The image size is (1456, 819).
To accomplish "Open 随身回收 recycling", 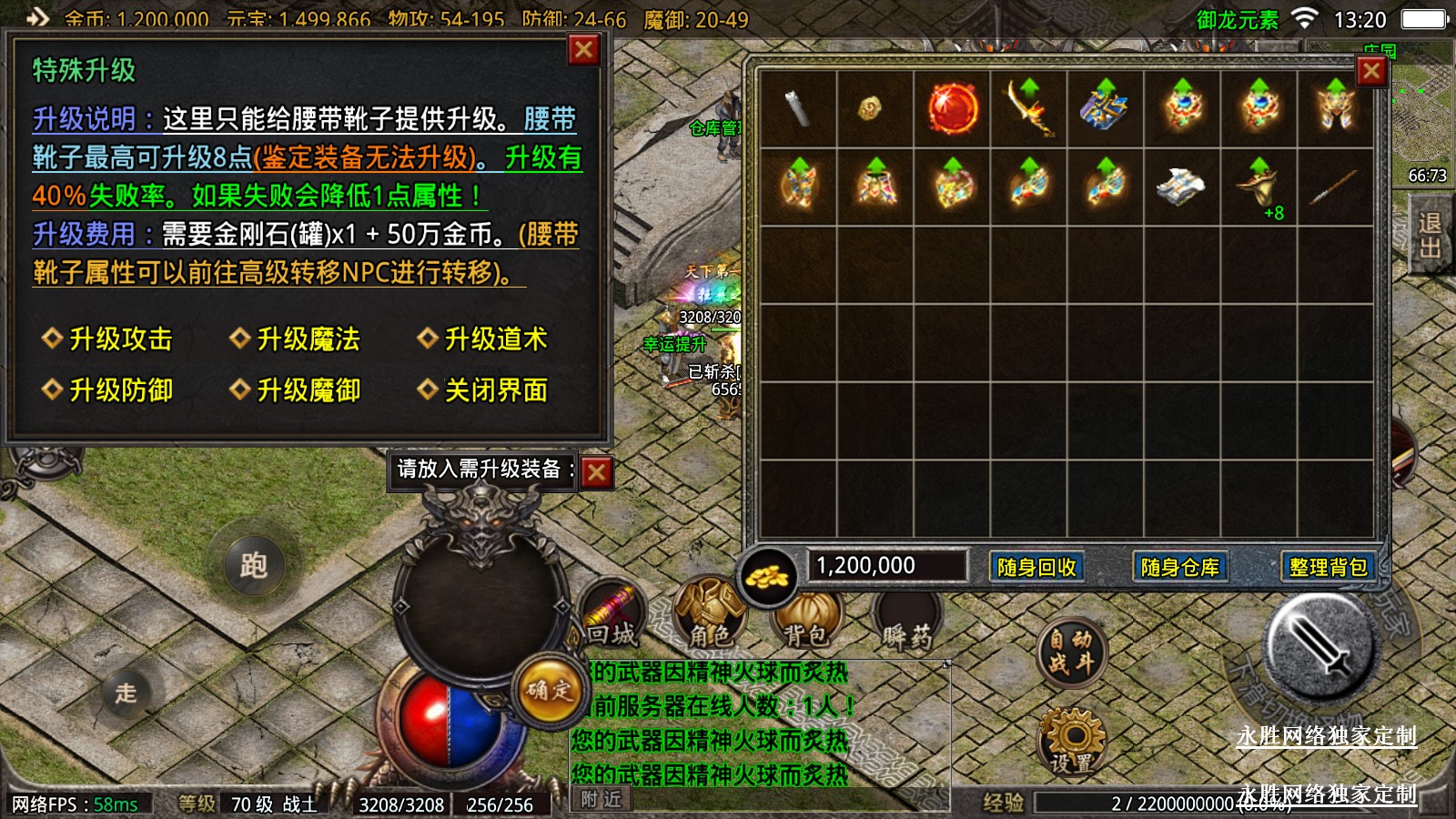I will 1036,567.
